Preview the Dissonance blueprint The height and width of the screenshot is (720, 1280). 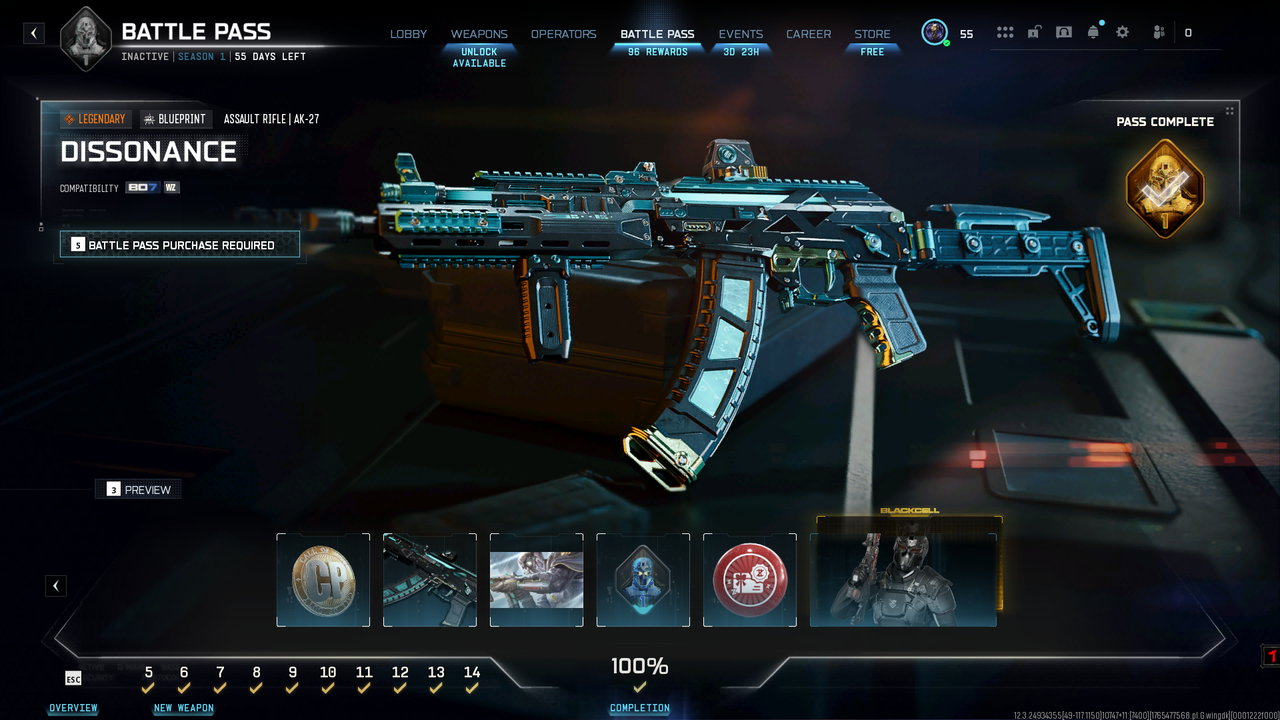click(x=138, y=490)
